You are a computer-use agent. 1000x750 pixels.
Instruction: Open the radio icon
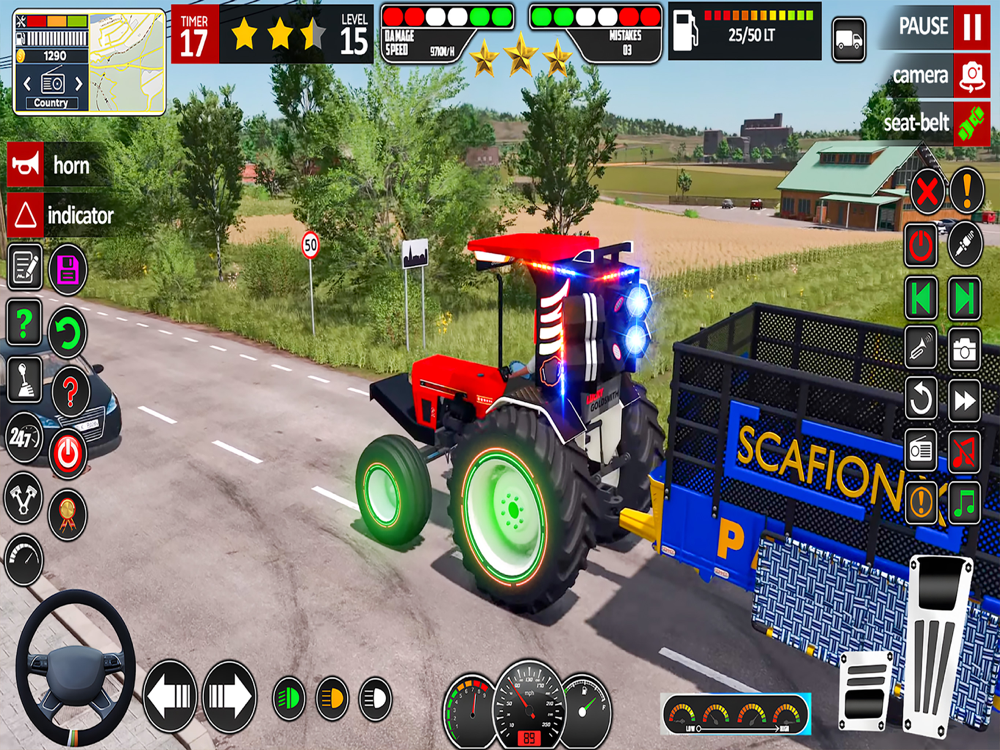point(921,452)
